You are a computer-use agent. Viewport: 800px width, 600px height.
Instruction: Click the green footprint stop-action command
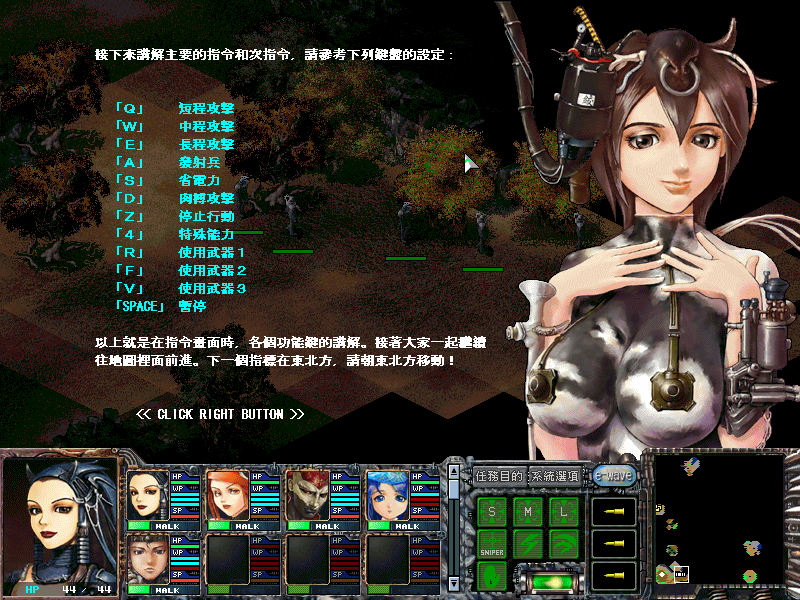click(x=492, y=576)
